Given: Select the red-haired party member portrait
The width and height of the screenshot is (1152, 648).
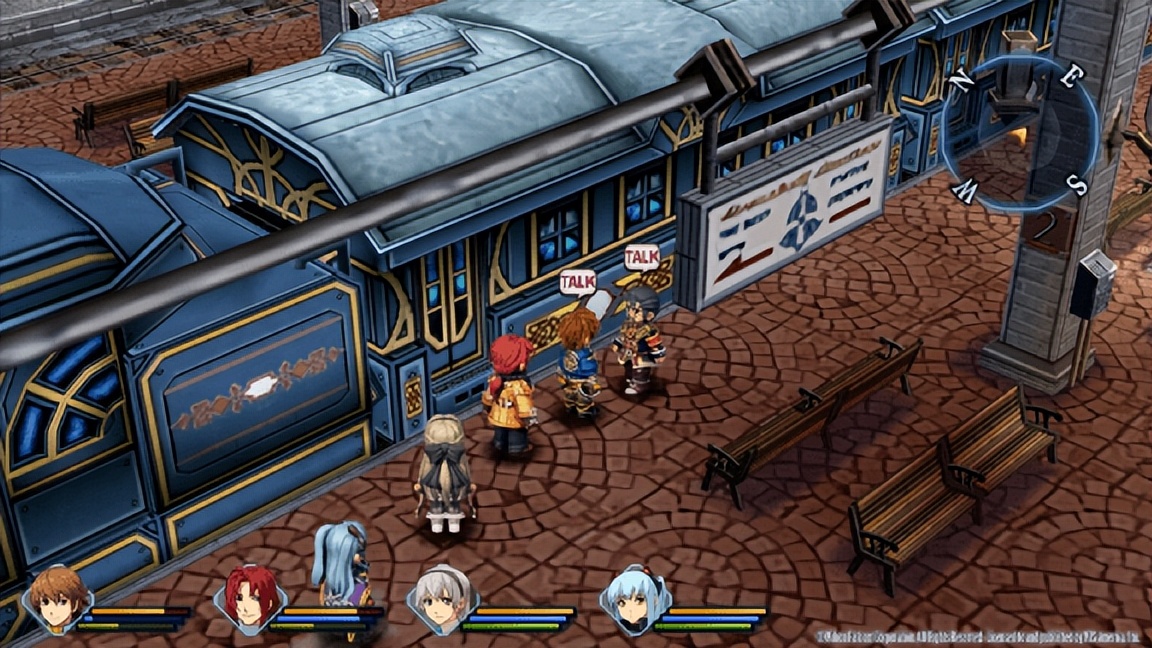Looking at the screenshot, I should 250,599.
